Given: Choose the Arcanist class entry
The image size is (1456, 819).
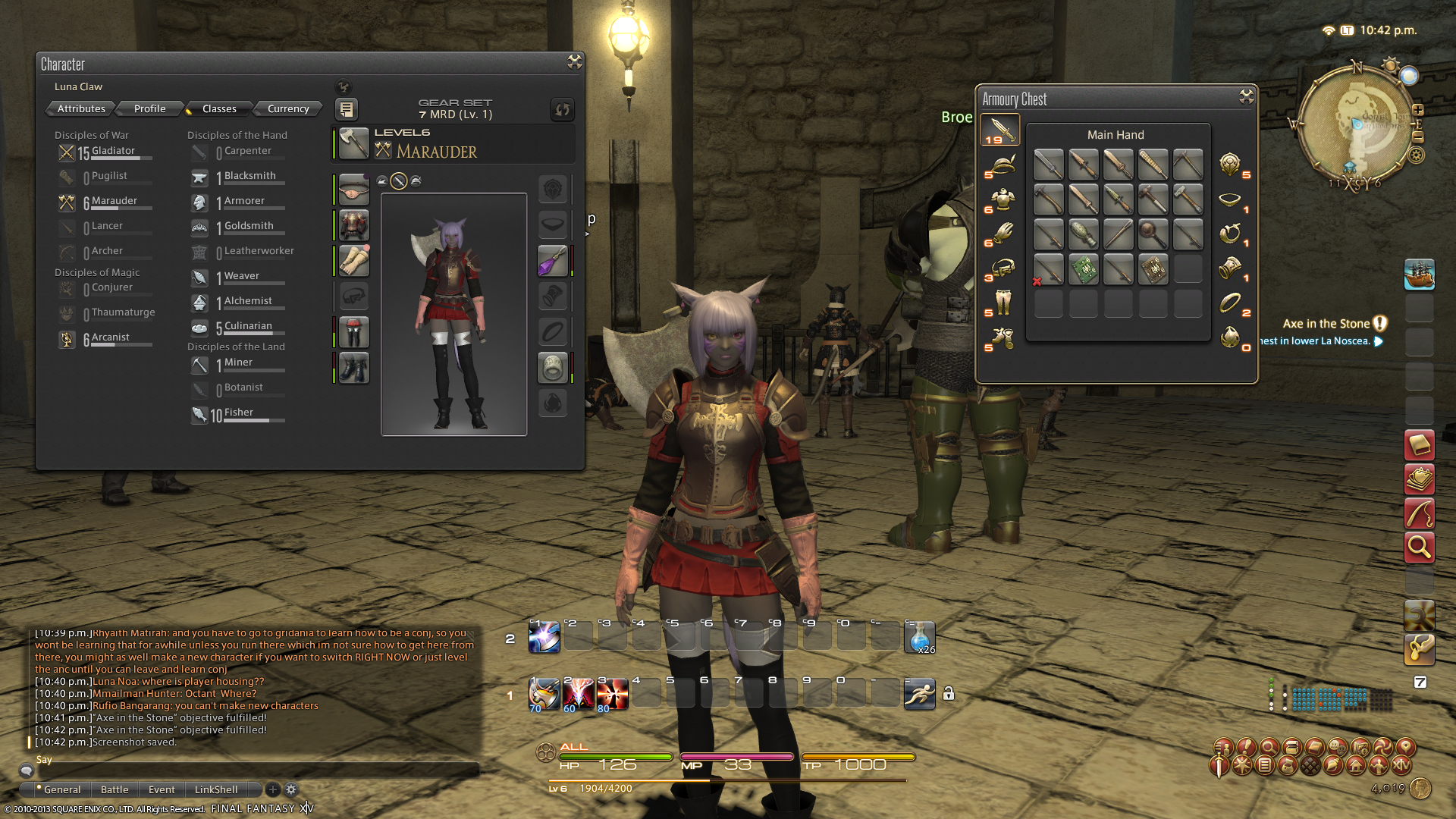Looking at the screenshot, I should click(110, 338).
